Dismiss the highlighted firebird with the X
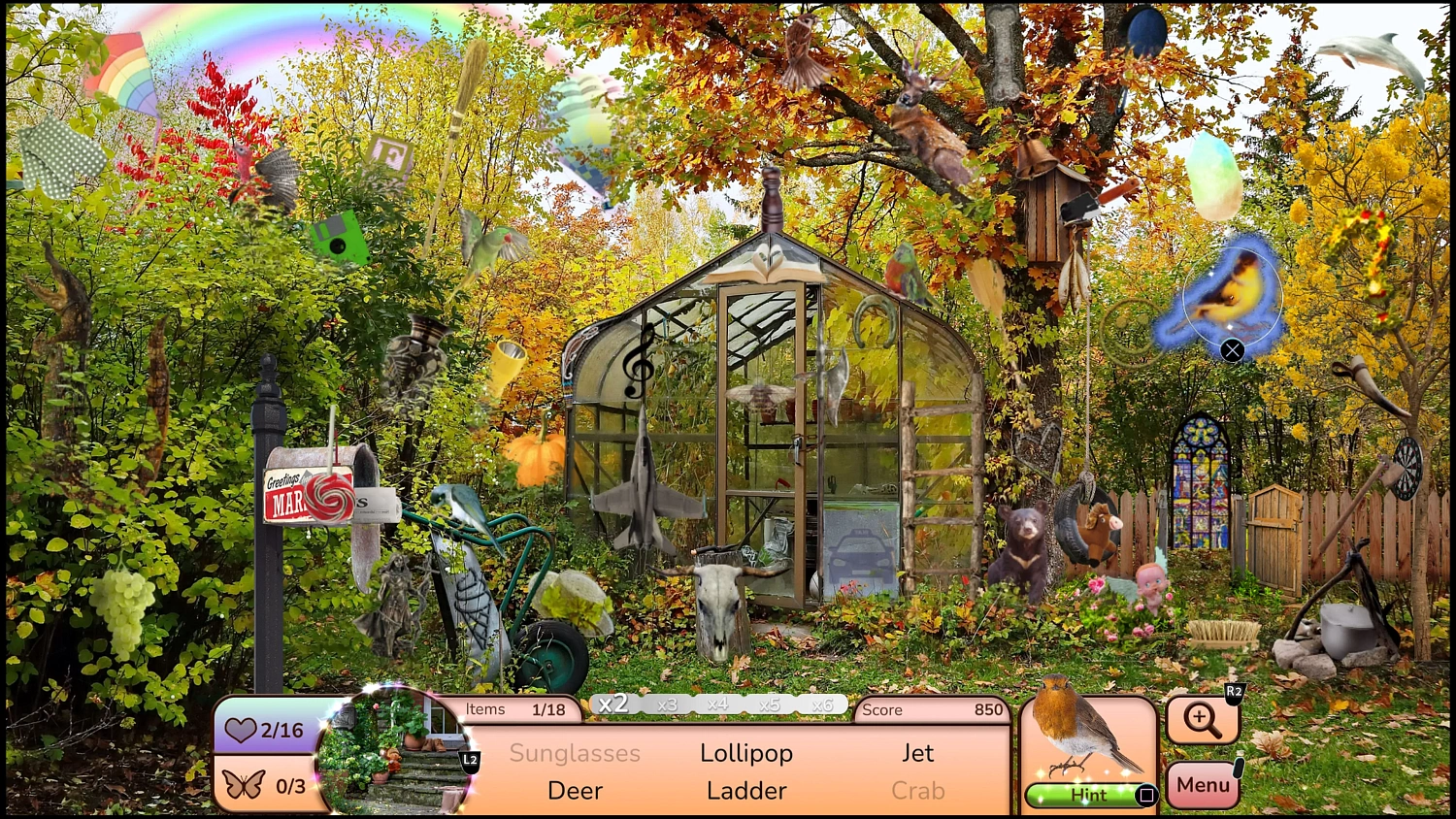 point(1234,350)
